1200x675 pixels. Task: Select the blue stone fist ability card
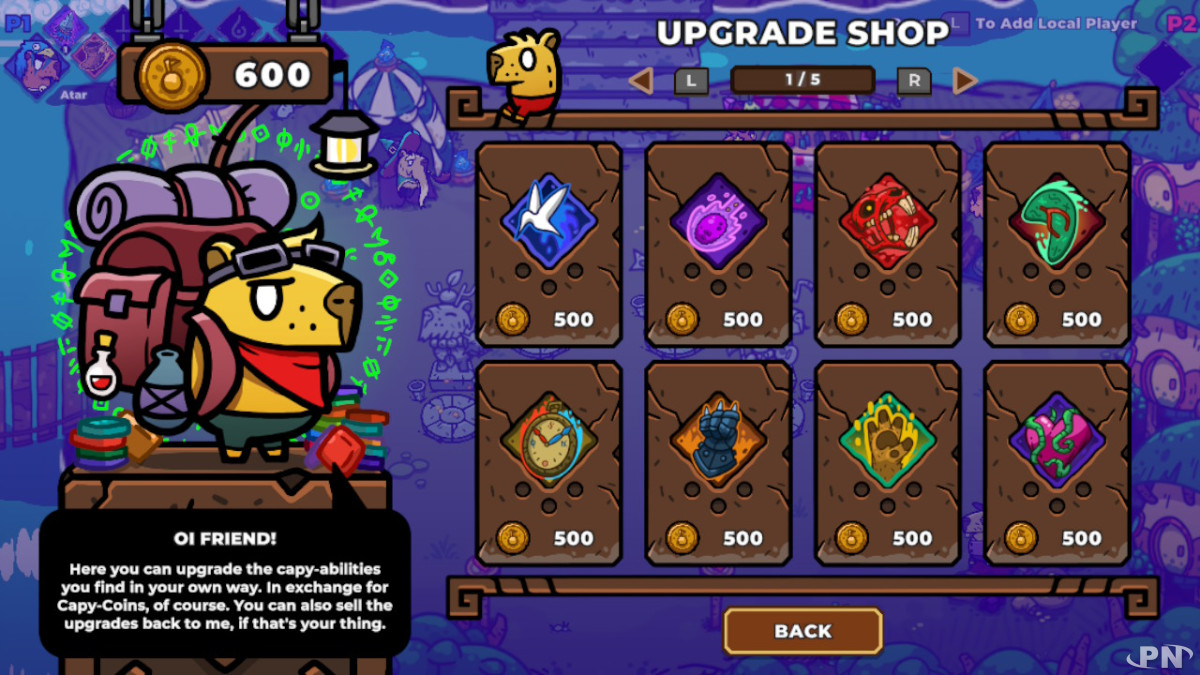click(x=718, y=463)
